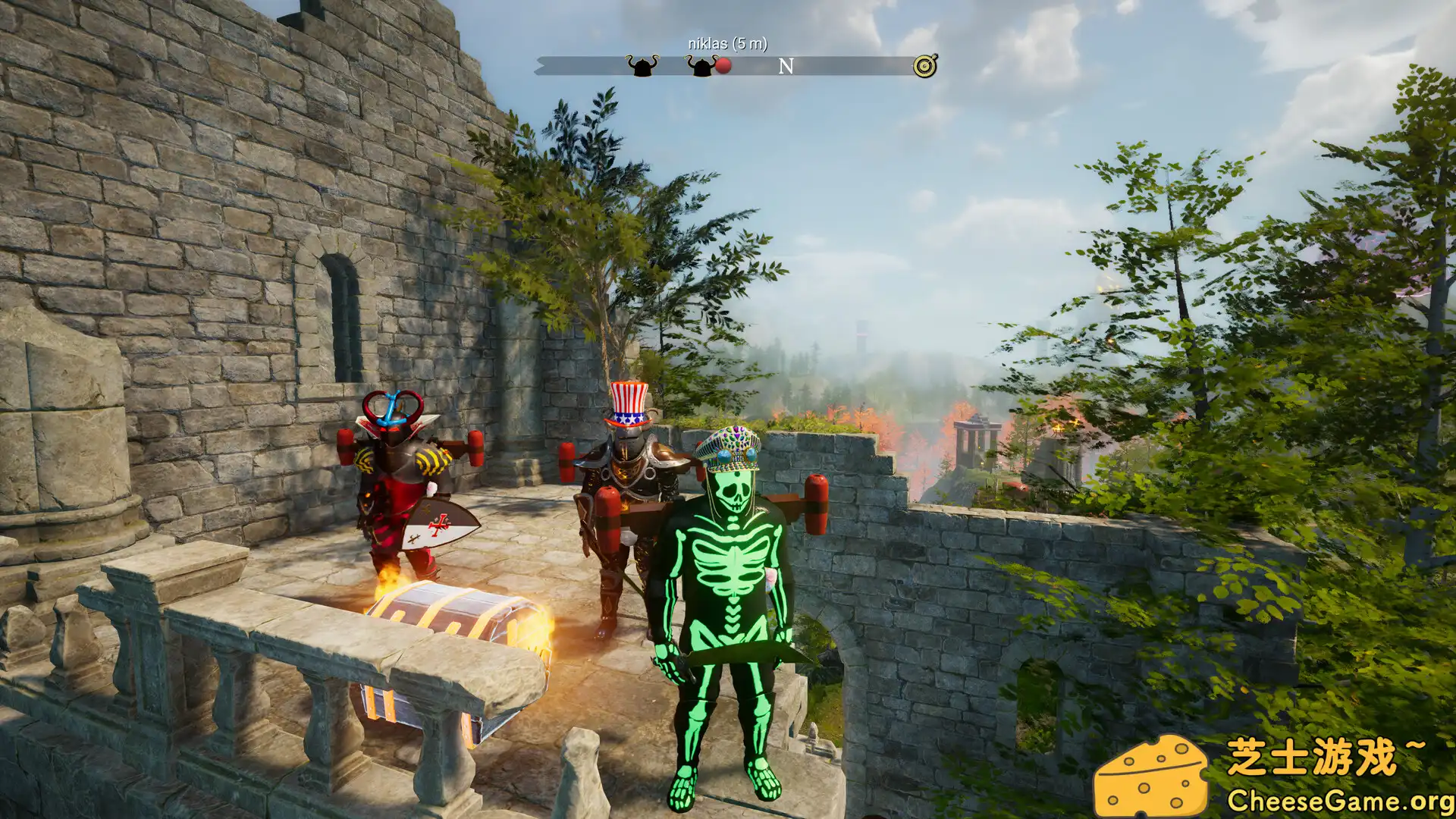Click the red dot player marker

(x=724, y=67)
